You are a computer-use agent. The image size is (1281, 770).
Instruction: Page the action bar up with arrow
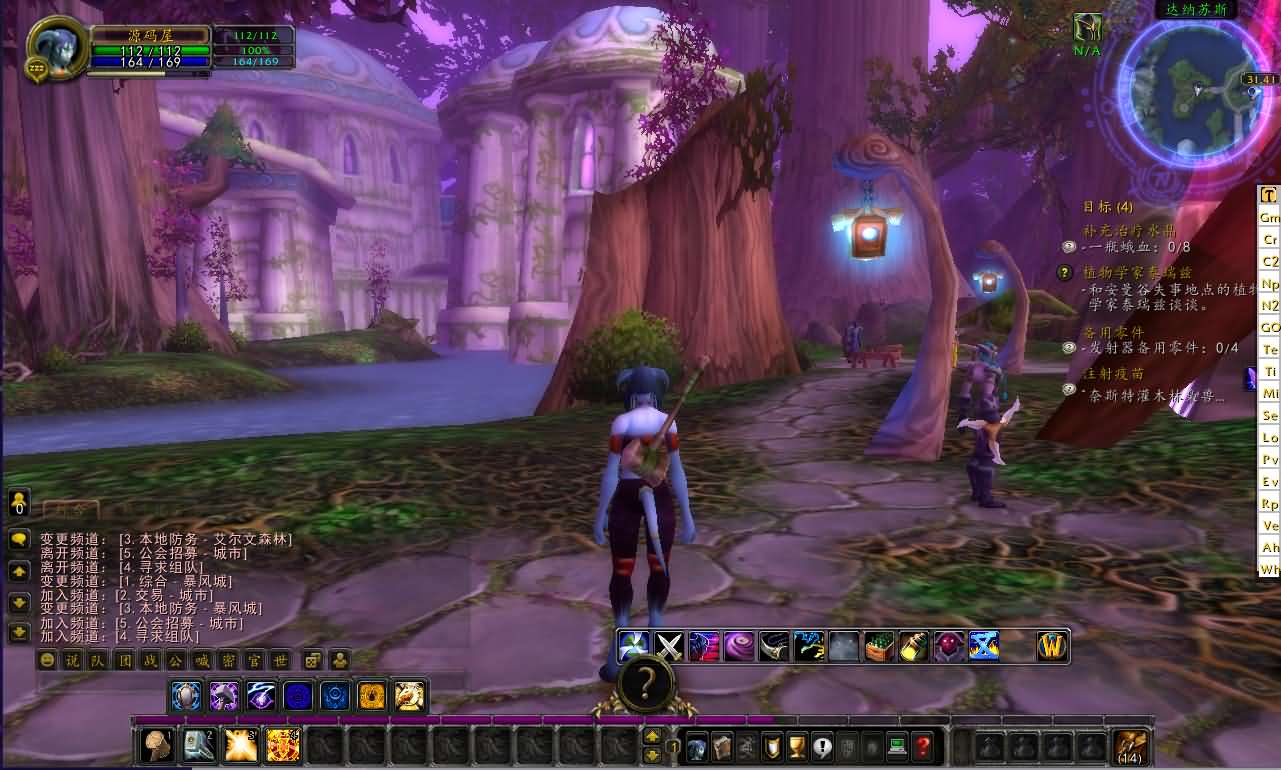pyautogui.click(x=652, y=737)
